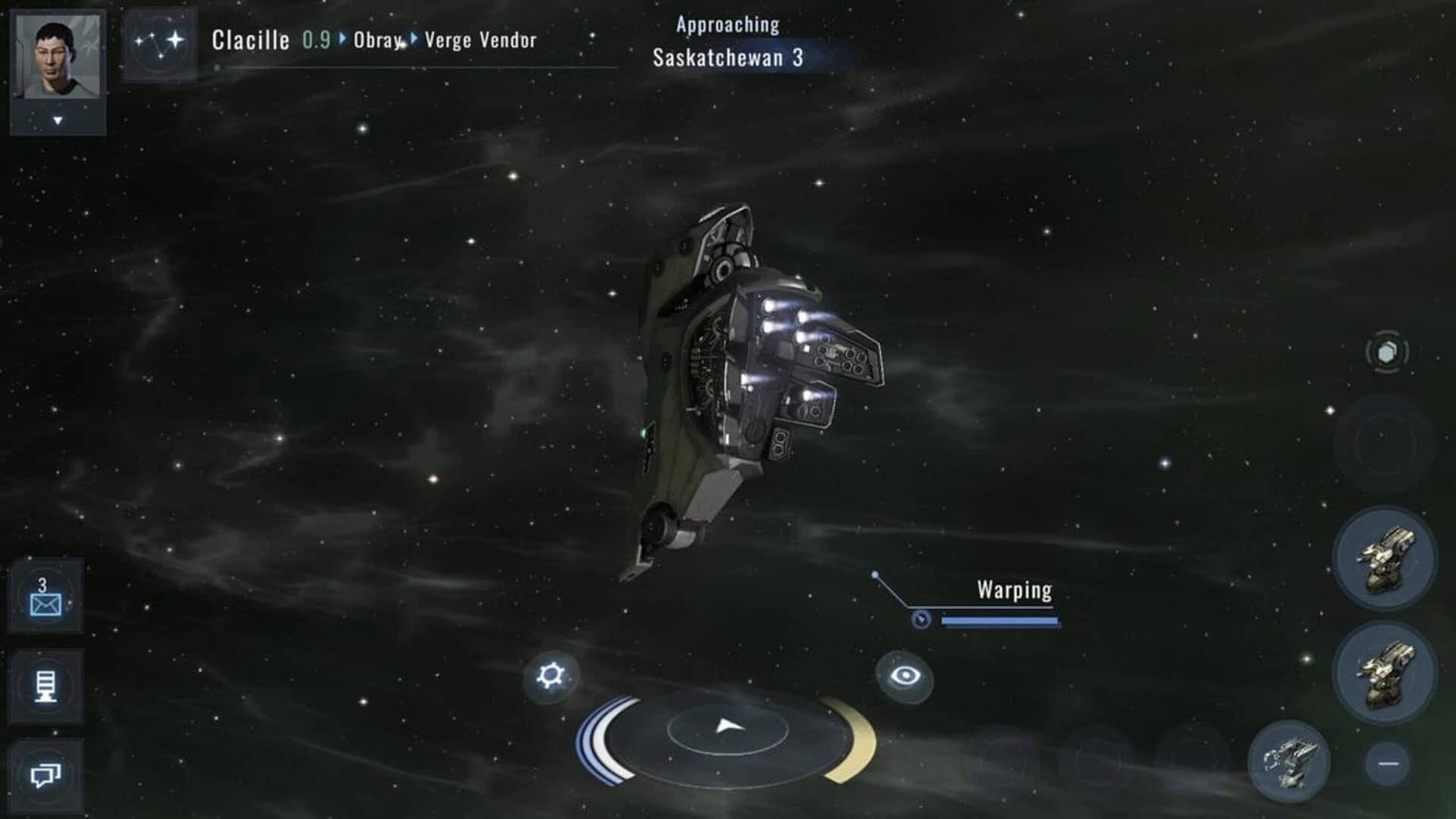1456x819 pixels.
Task: Toggle autopilot with the center arrow control
Action: pyautogui.click(x=728, y=724)
